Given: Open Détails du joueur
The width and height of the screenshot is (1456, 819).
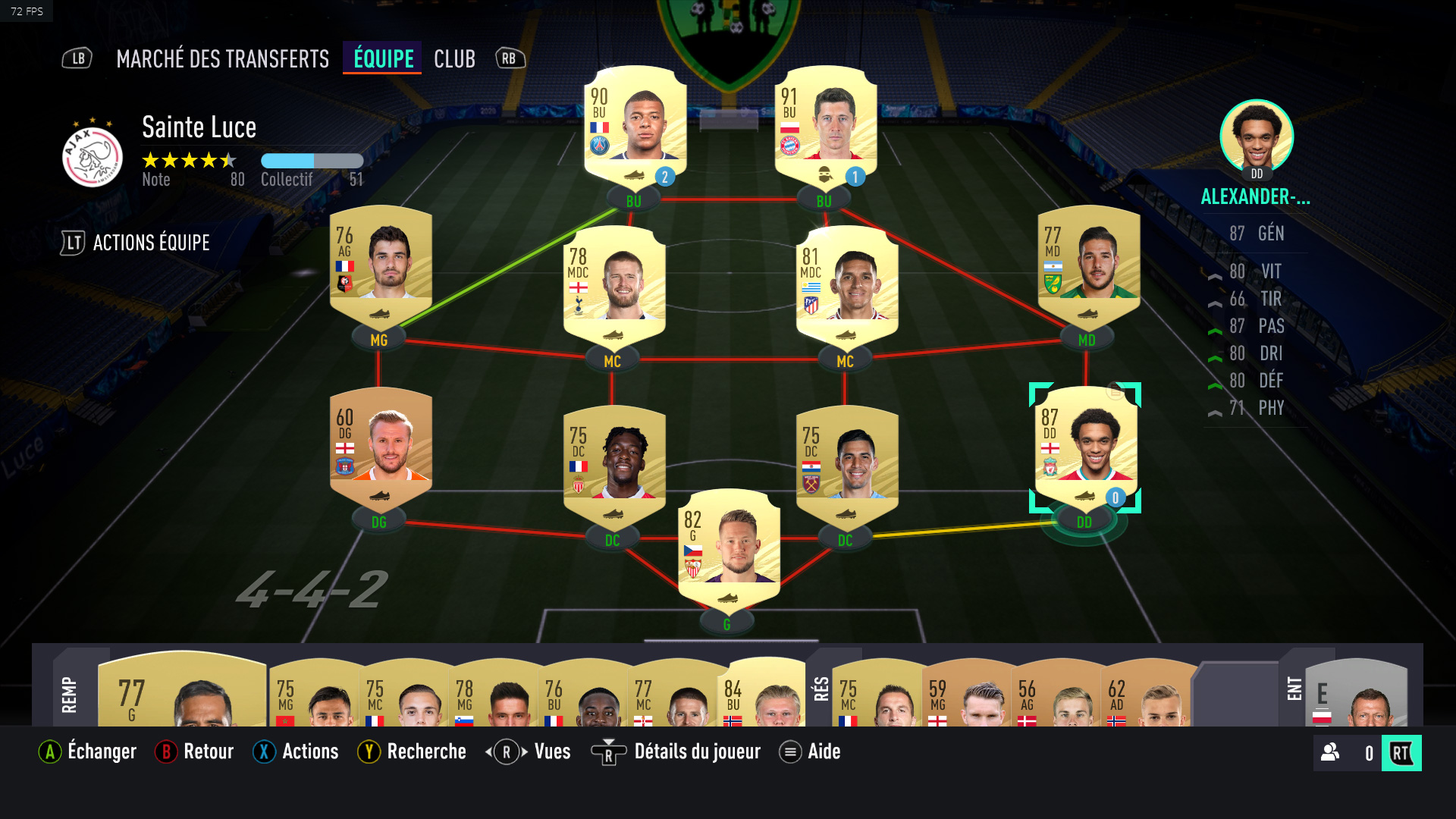Looking at the screenshot, I should 607,752.
